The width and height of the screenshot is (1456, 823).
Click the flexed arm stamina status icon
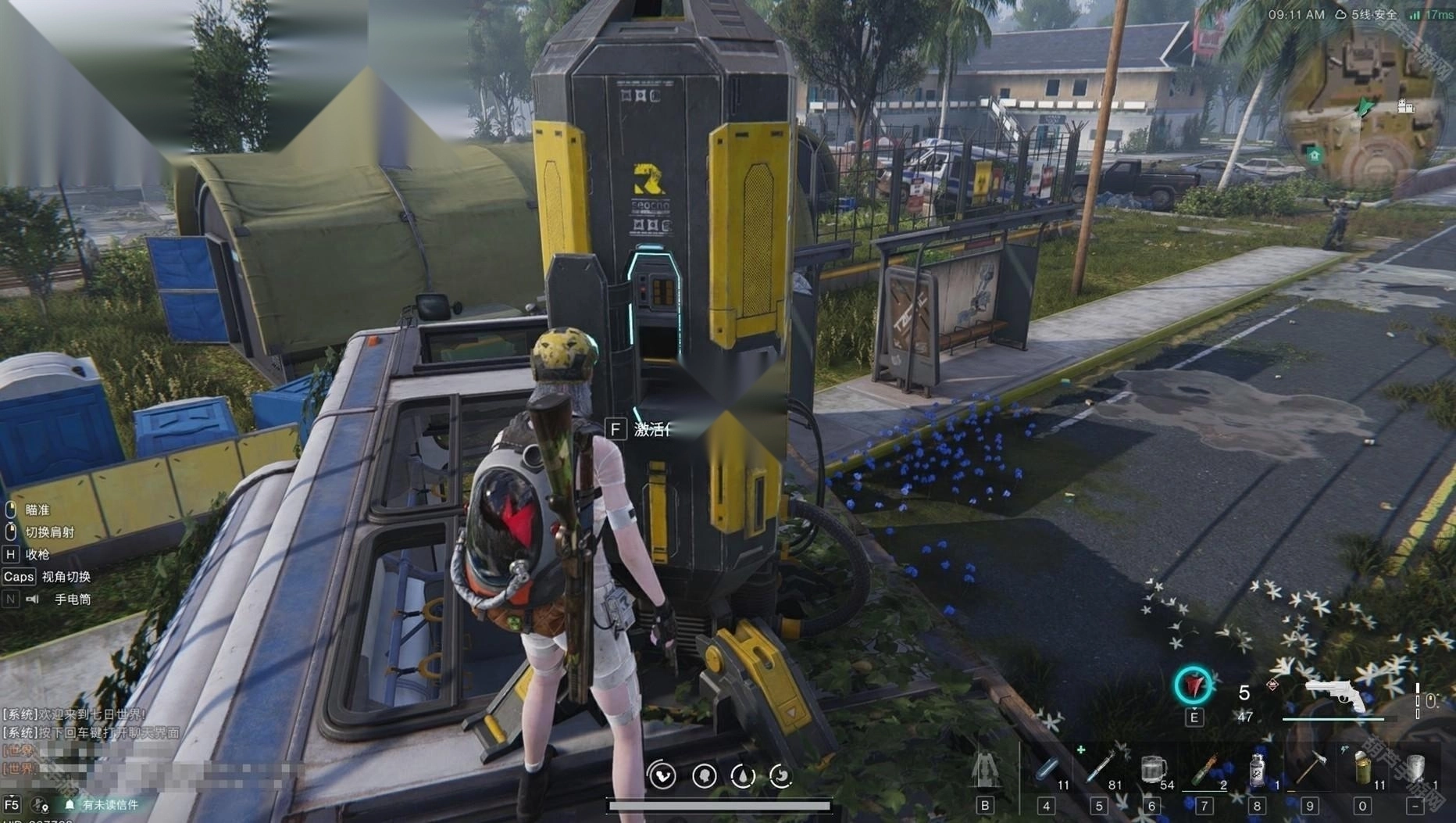click(x=662, y=775)
